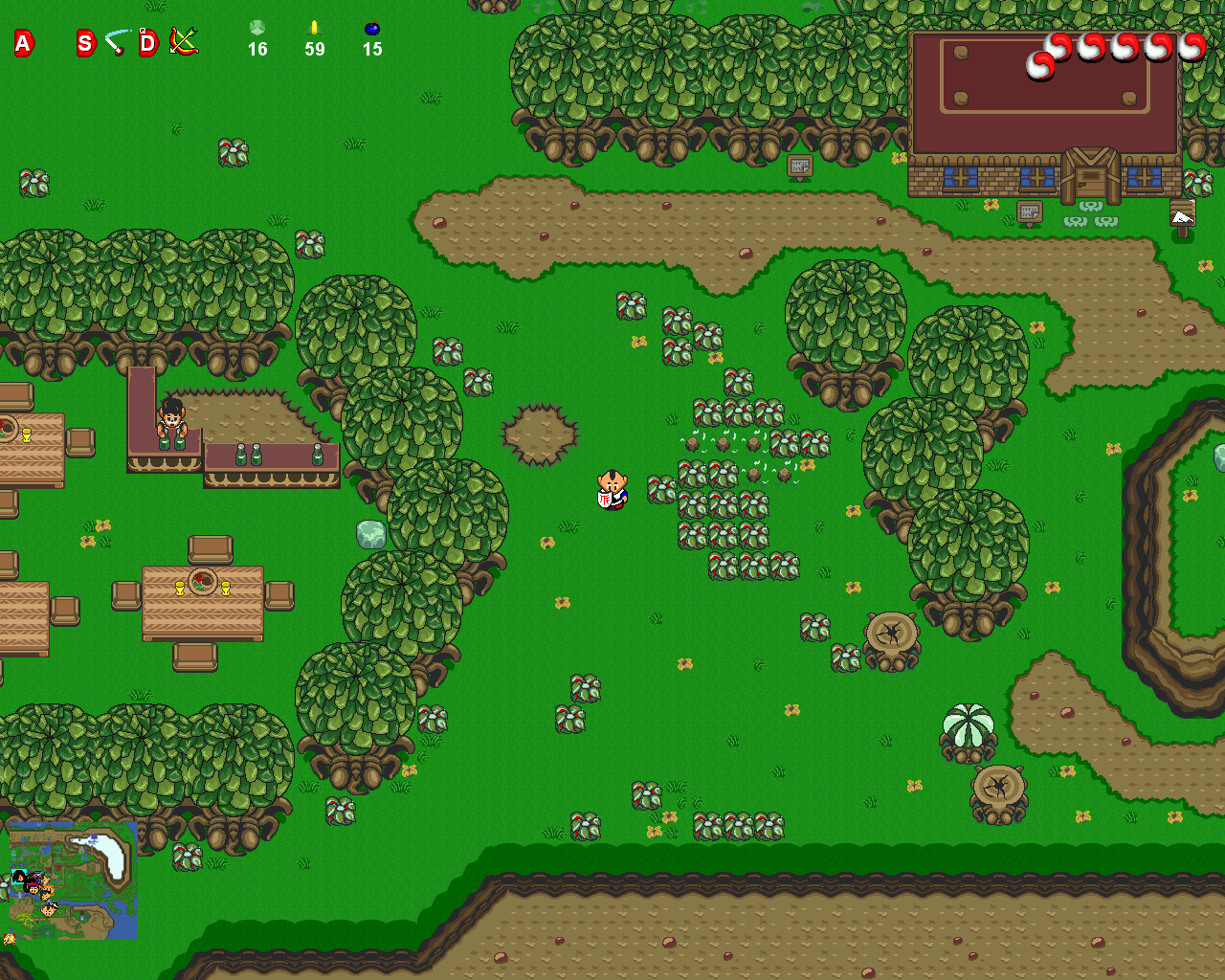Select the curved blade weapon in the S slot

click(x=117, y=42)
